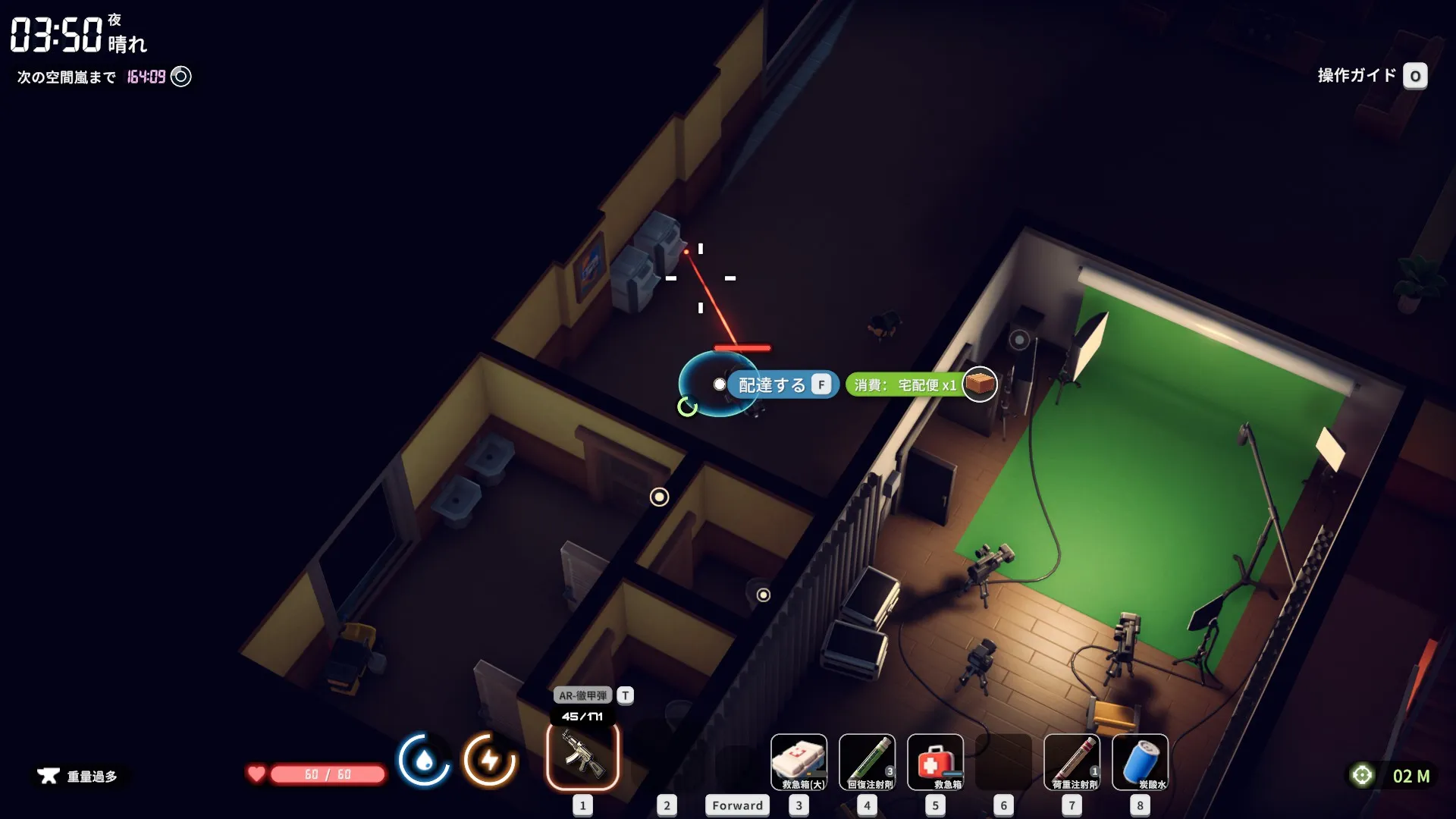1456x819 pixels.
Task: Choose the red first aid kit (救急箱)
Action: tap(935, 761)
